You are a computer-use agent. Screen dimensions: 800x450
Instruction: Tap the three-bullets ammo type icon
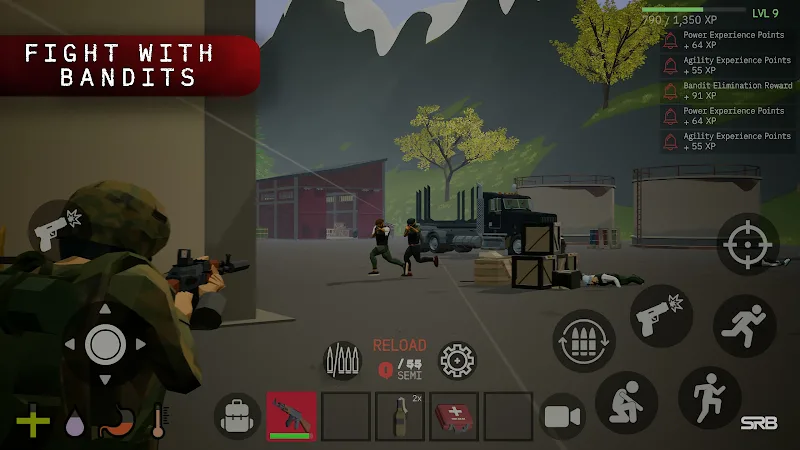[342, 360]
